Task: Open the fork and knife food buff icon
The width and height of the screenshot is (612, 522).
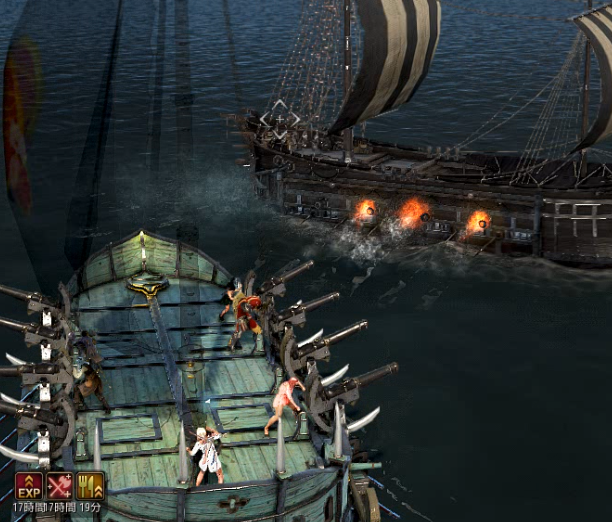Action: point(90,486)
